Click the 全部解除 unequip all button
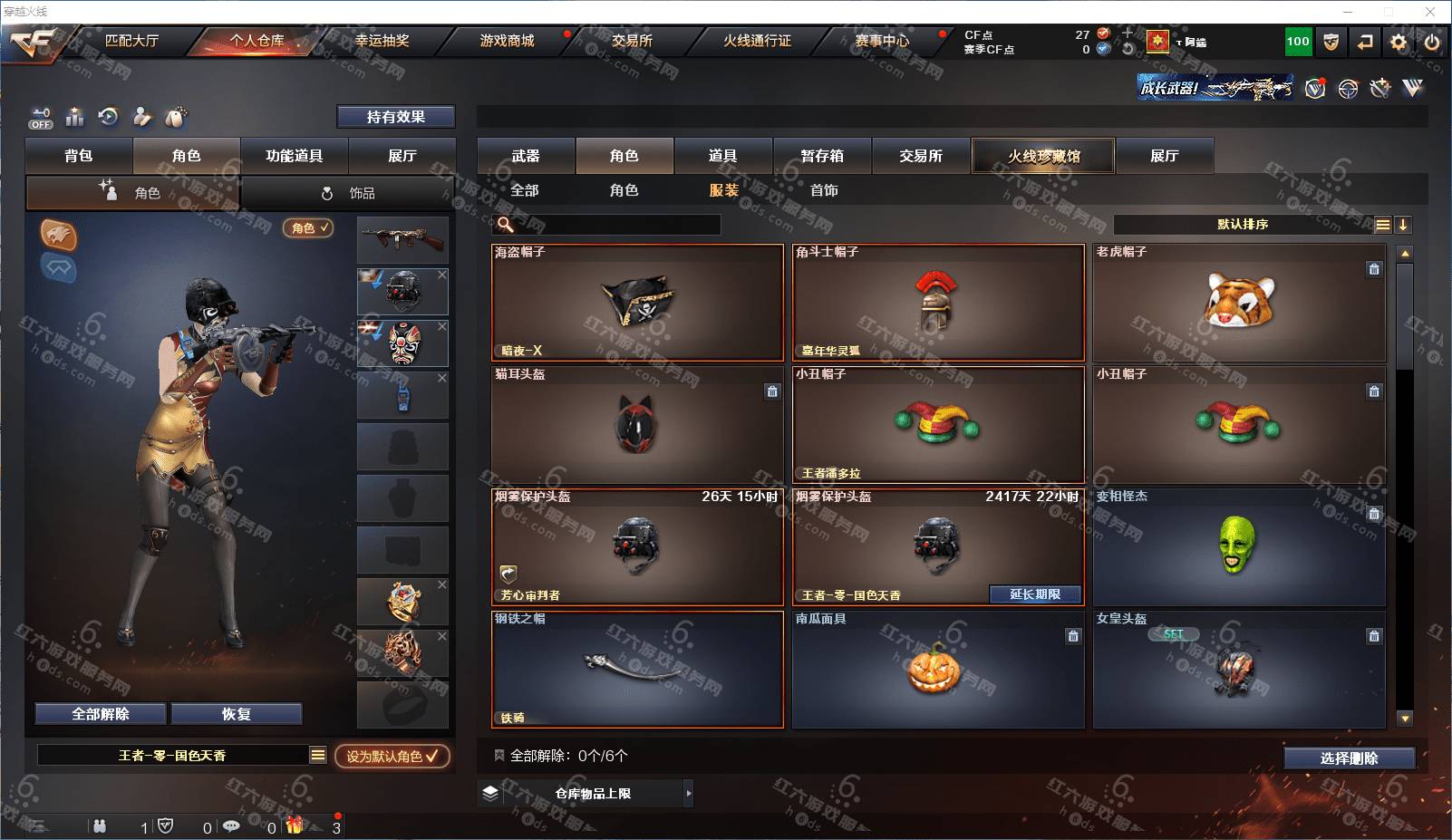This screenshot has height=840, width=1452. [101, 714]
